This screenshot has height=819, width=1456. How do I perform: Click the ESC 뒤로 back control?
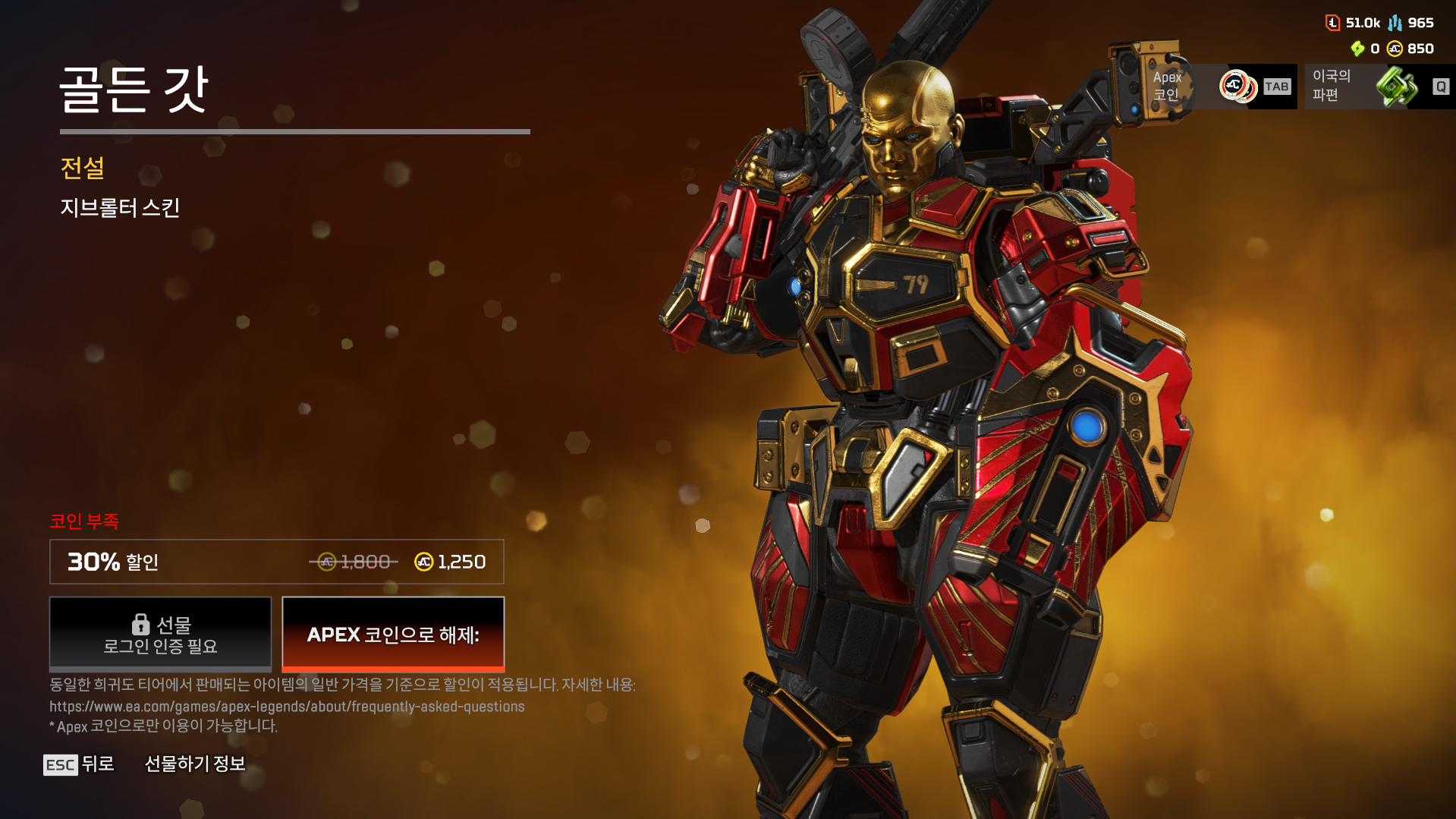tap(78, 764)
